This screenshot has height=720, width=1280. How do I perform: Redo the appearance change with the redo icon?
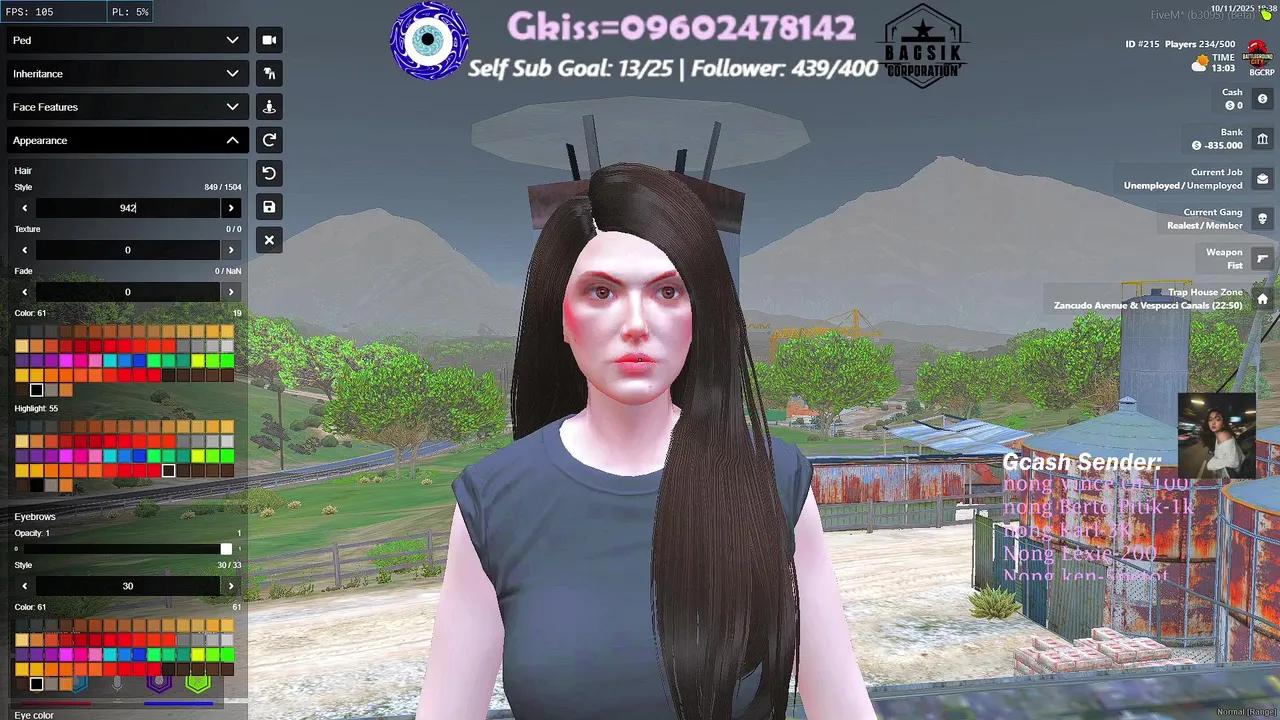pos(269,140)
